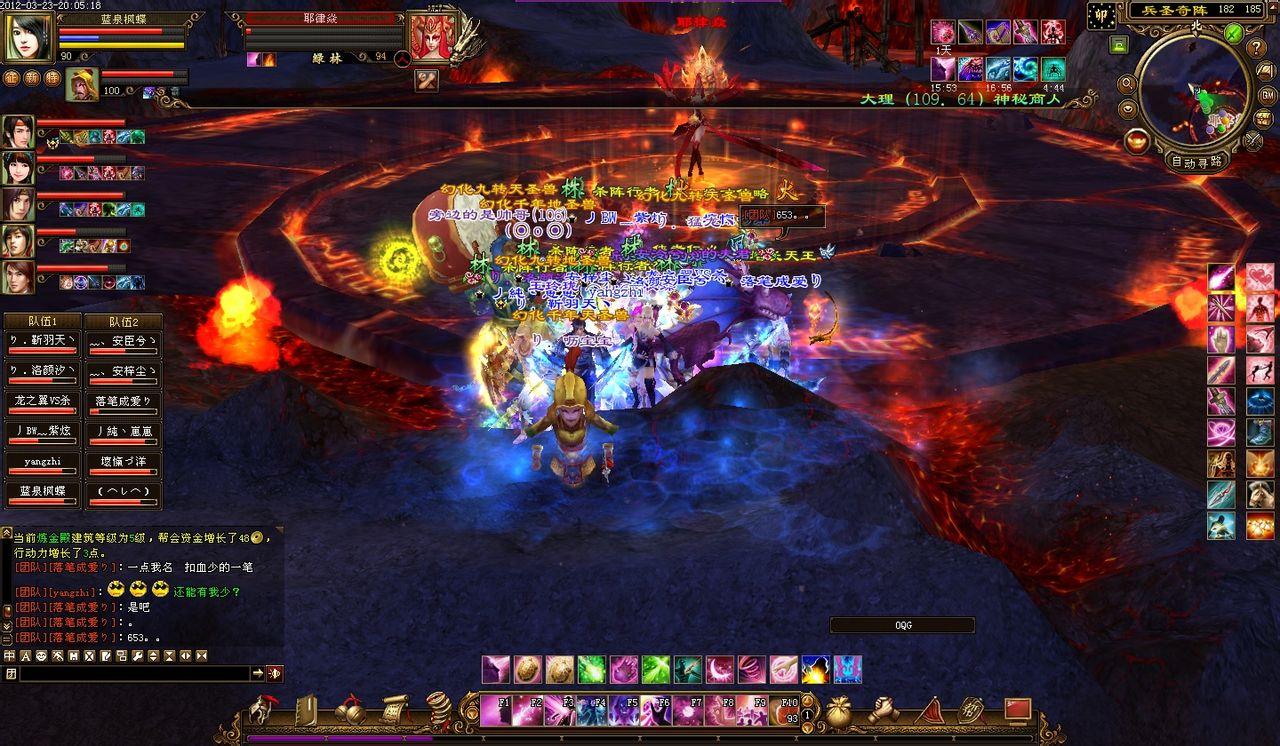Switch to the 队伍2 team tab
The image size is (1280, 746).
click(123, 322)
